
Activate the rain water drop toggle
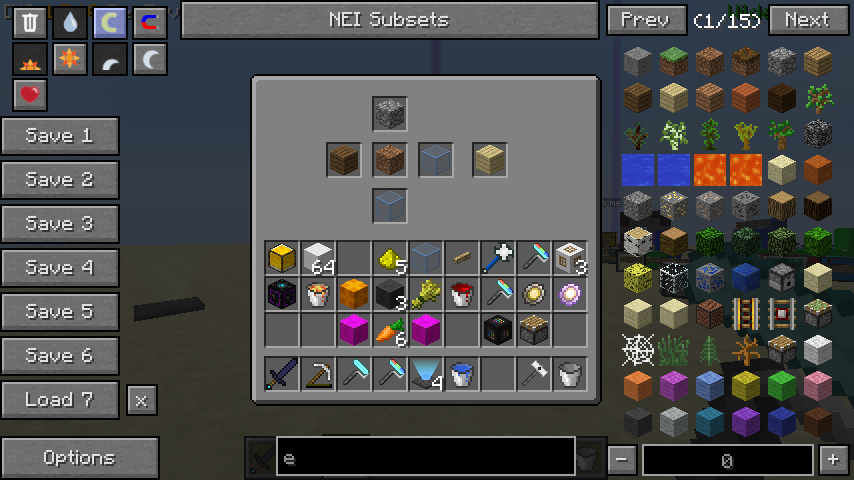(x=69, y=23)
